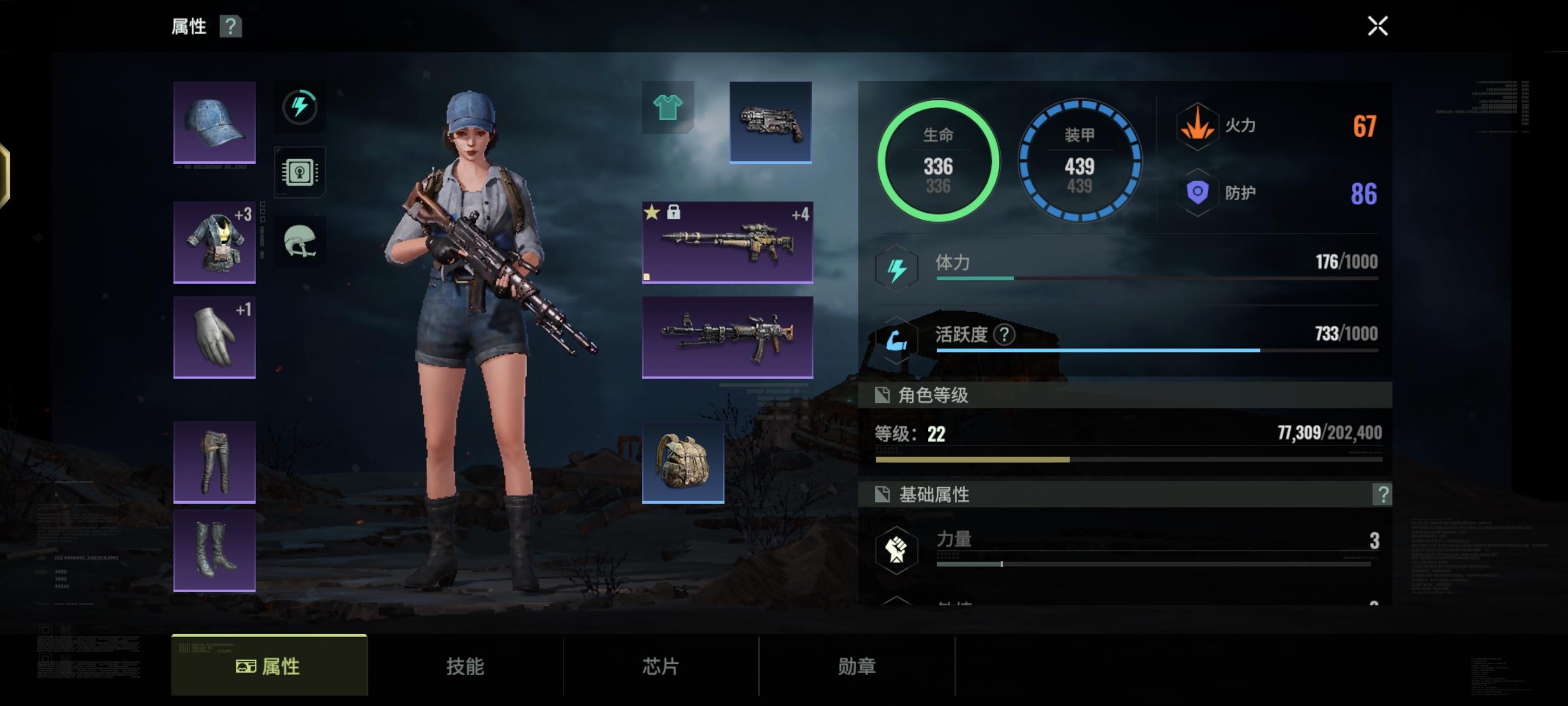
Task: Select the blue denim cap slot
Action: [x=214, y=123]
